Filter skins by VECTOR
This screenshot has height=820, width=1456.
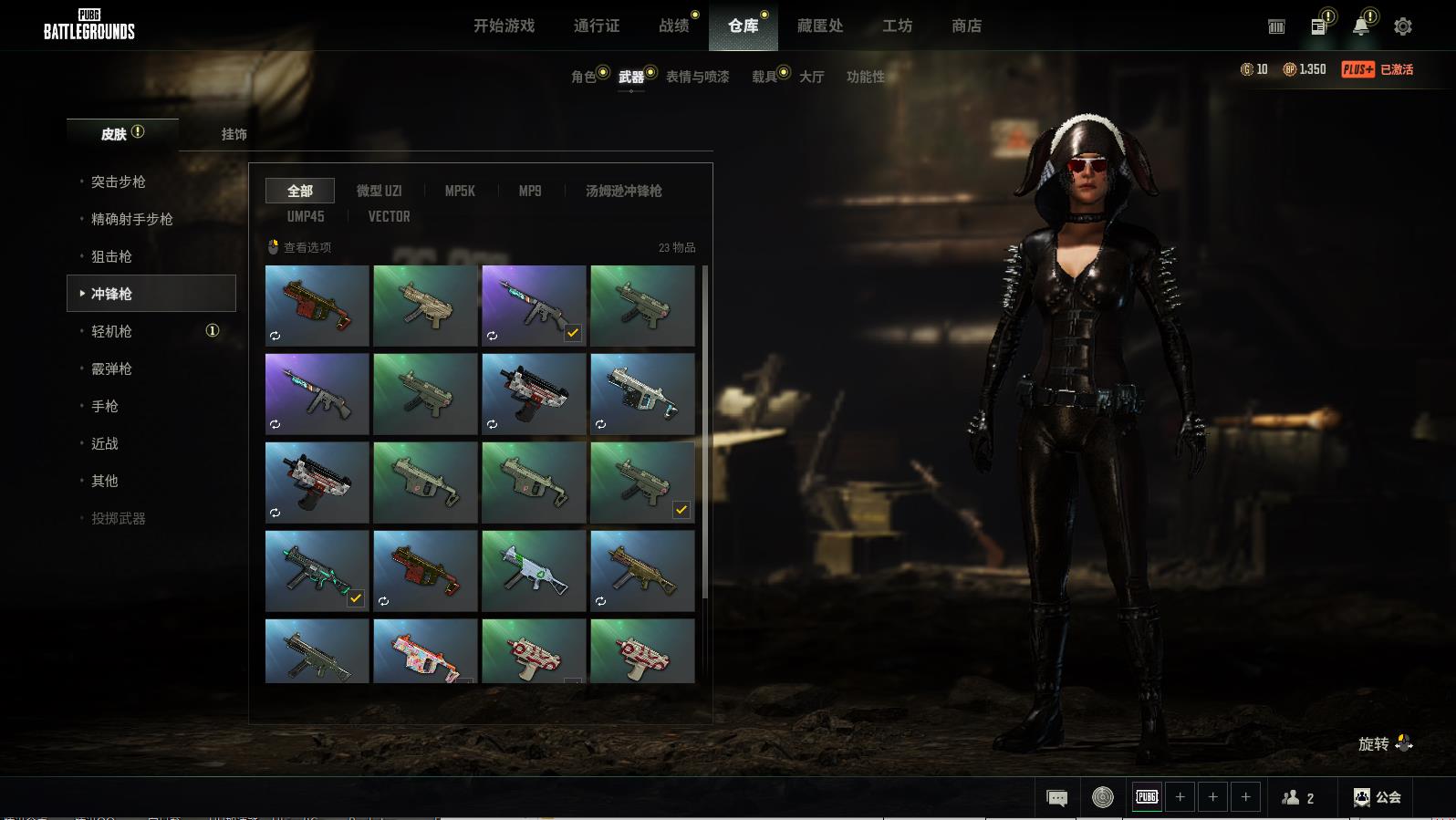(389, 216)
